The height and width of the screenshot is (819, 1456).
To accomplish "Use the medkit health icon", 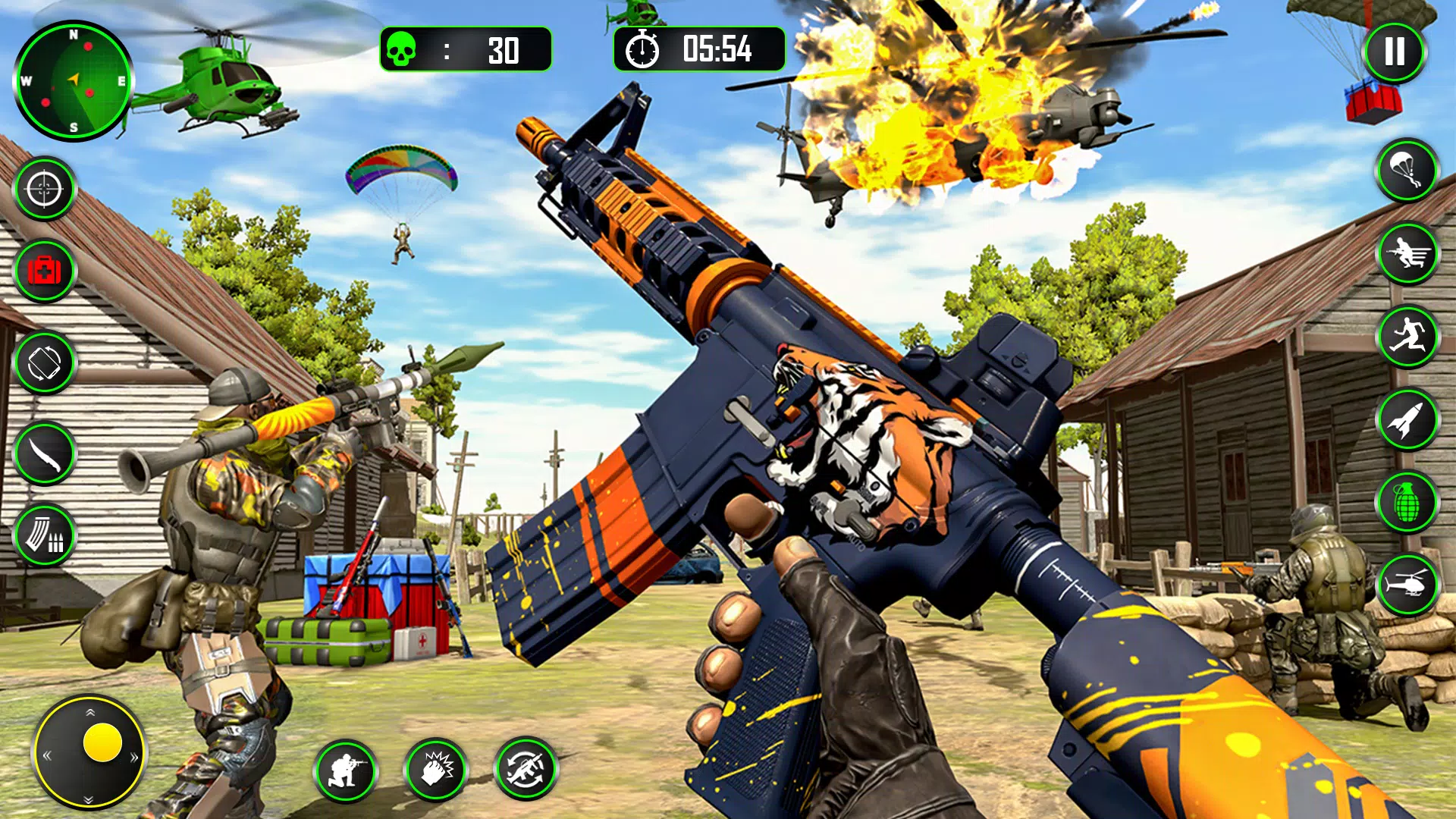I will (x=43, y=269).
